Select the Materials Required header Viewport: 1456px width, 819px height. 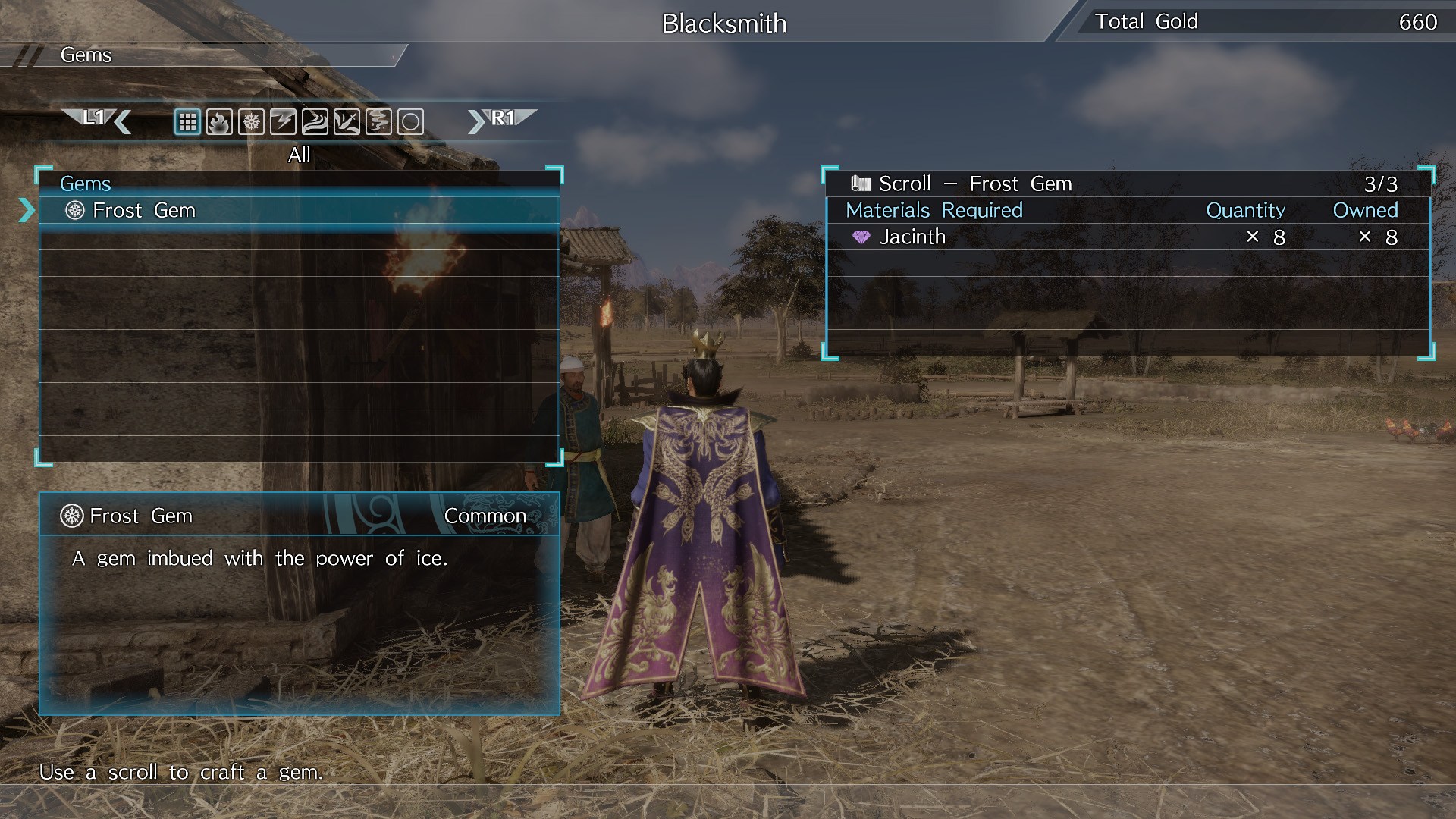click(934, 210)
